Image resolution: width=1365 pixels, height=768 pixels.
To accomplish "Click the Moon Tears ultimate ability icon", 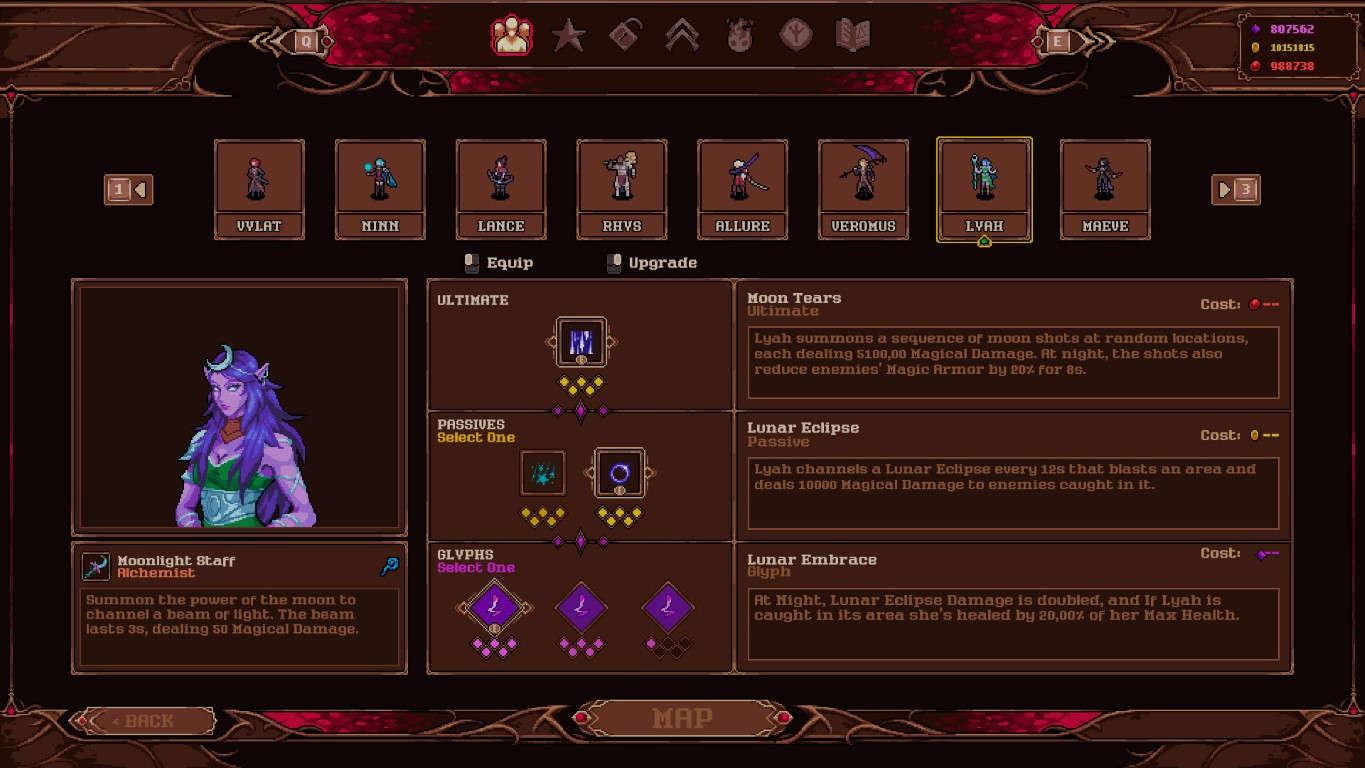I will tap(580, 341).
